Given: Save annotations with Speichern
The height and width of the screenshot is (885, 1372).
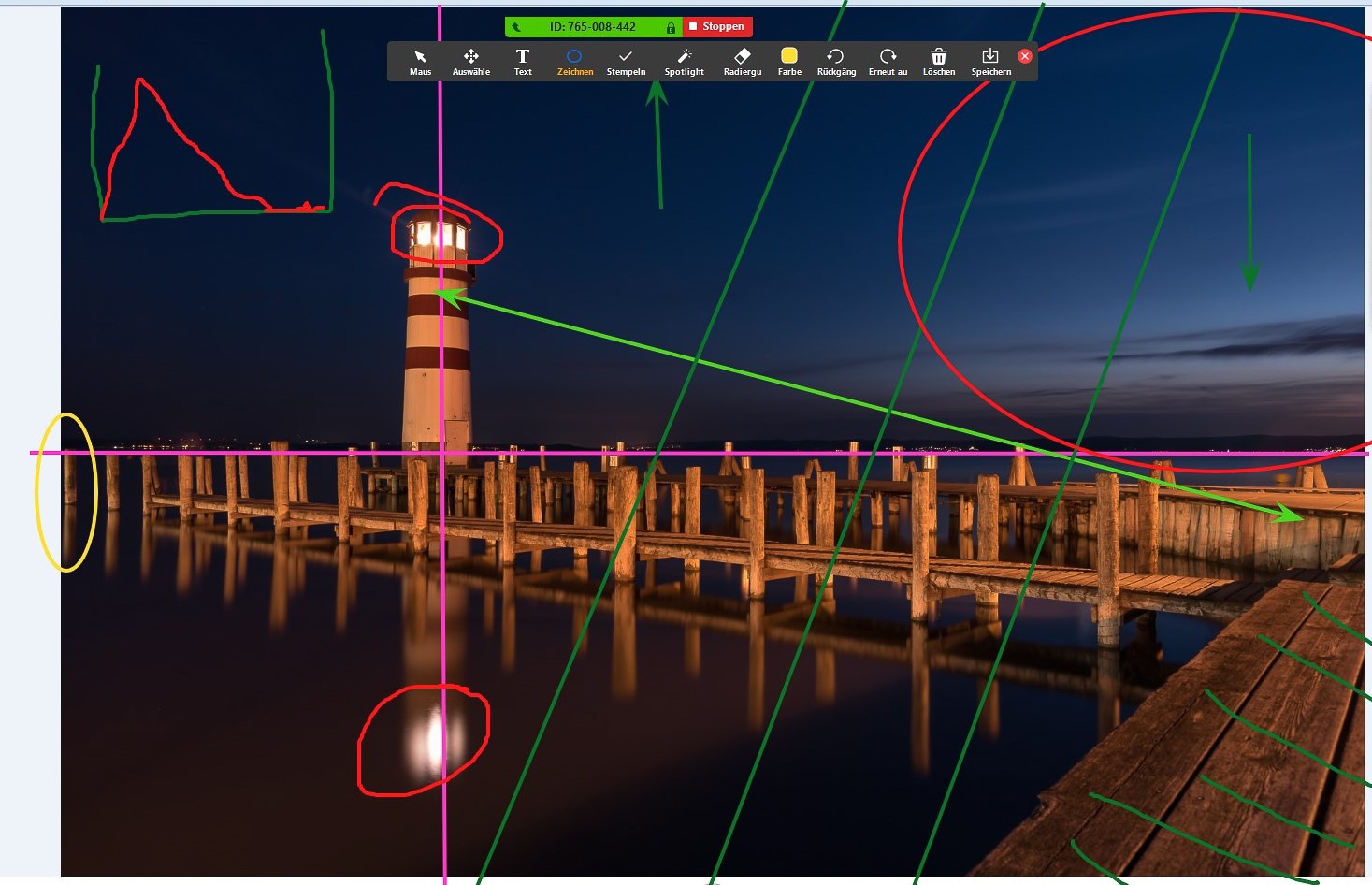Looking at the screenshot, I should click(990, 61).
